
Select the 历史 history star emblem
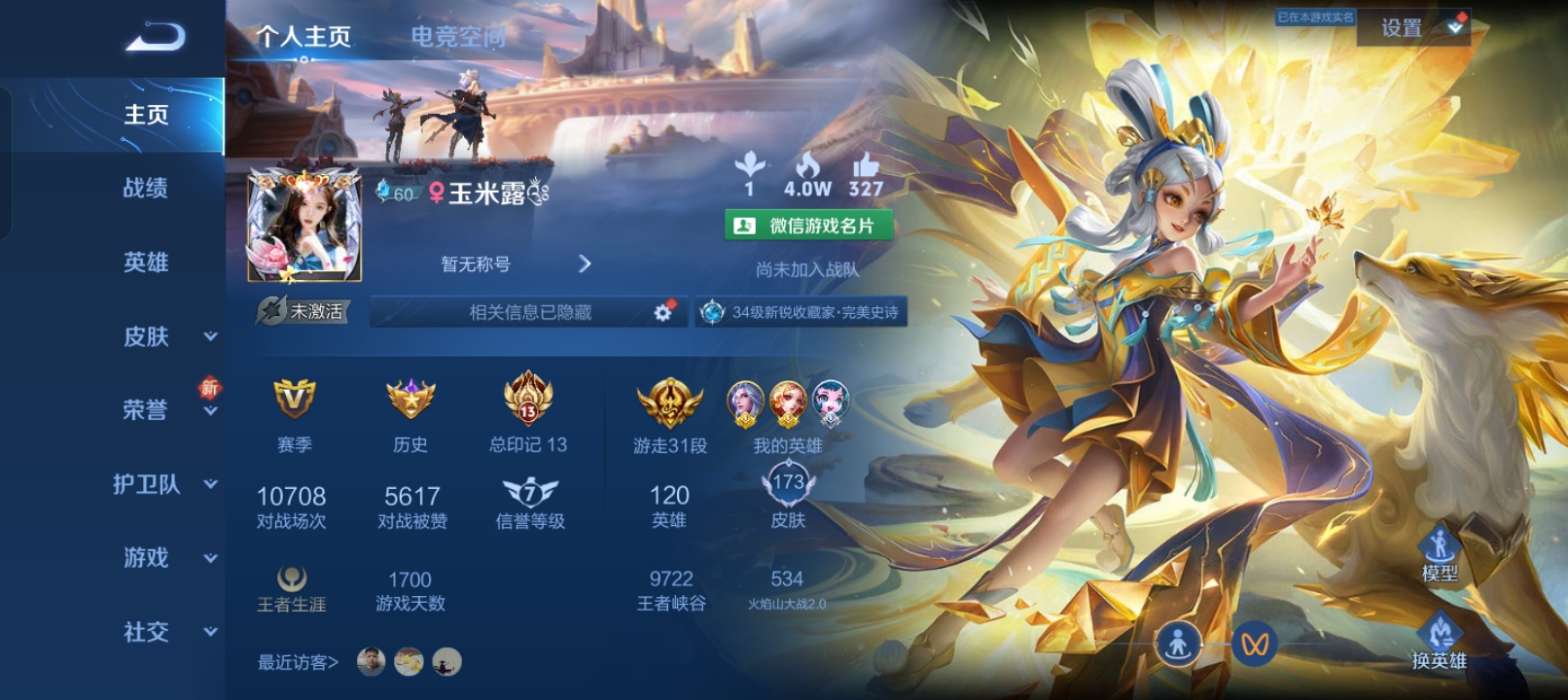point(412,401)
